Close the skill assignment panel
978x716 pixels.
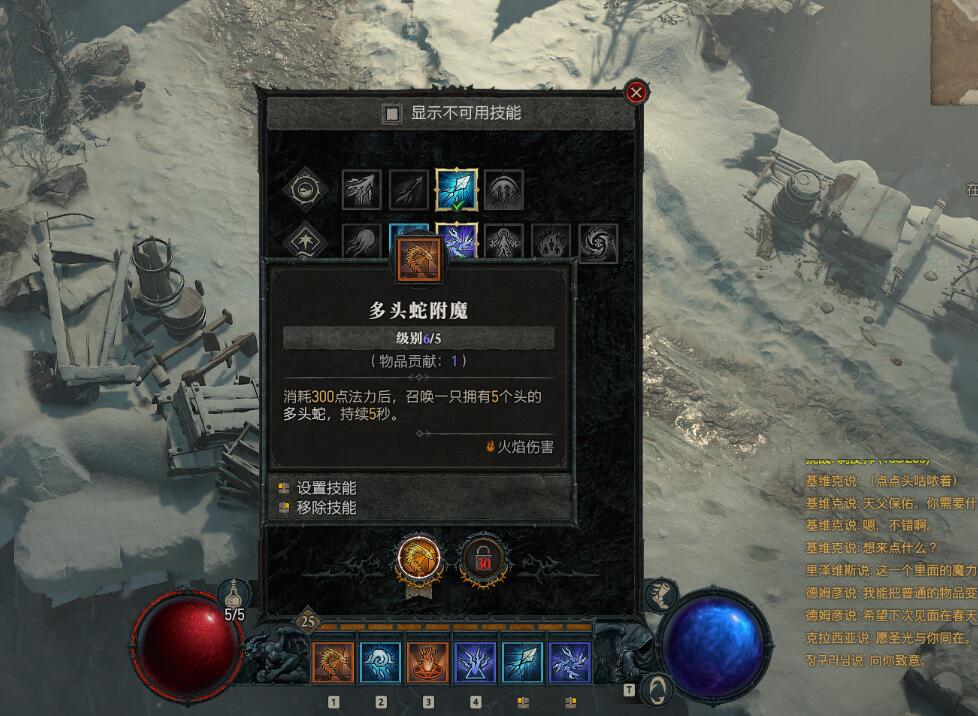(635, 93)
